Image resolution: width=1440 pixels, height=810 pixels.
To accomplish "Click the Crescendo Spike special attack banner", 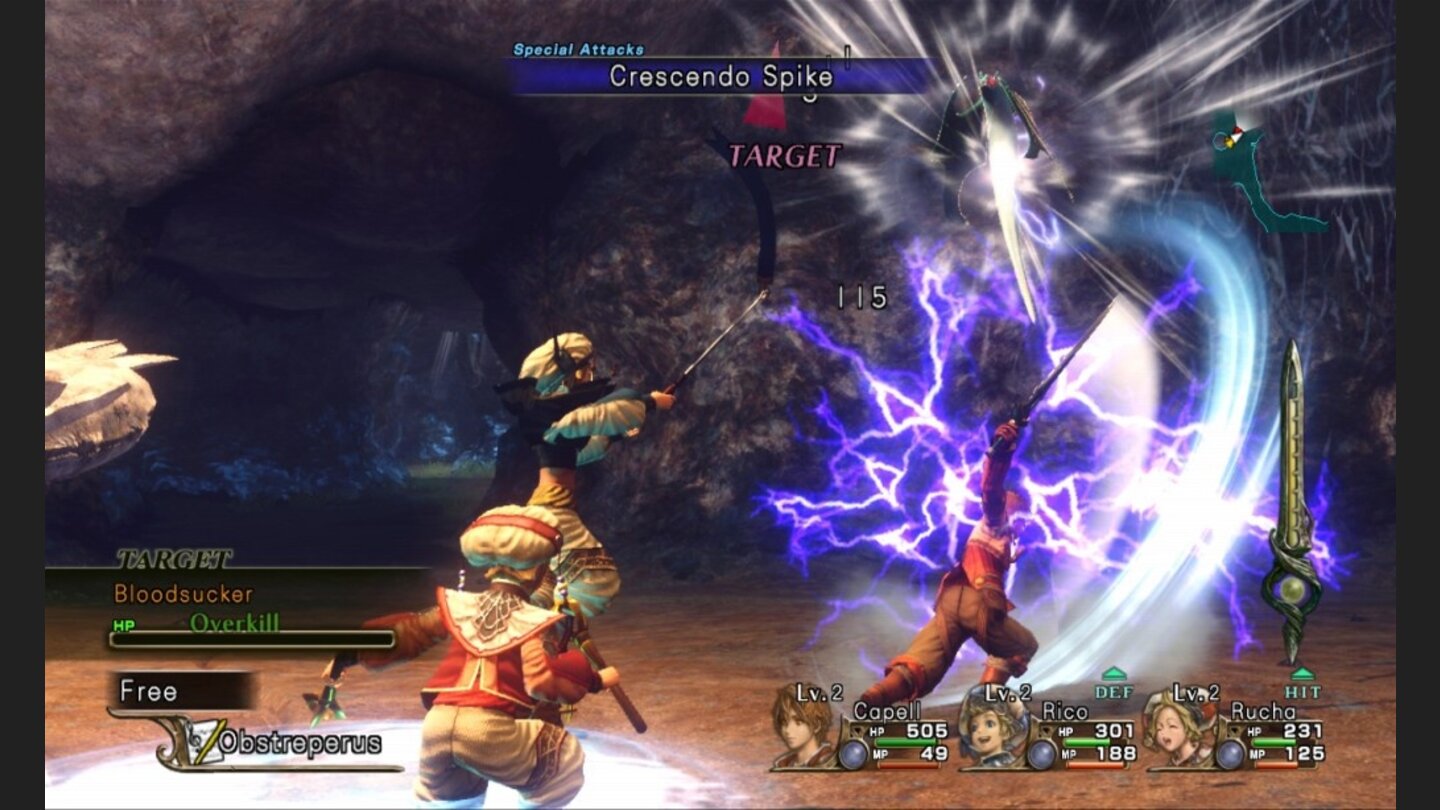I will click(x=720, y=76).
